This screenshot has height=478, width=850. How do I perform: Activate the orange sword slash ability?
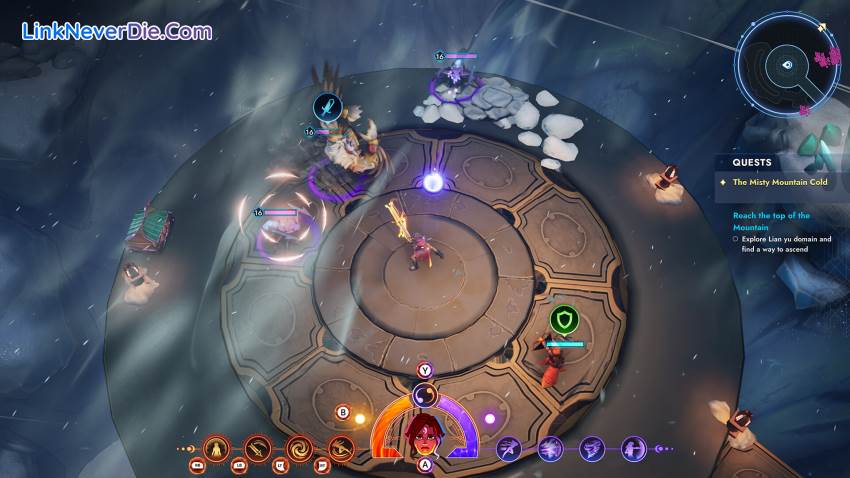(258, 447)
